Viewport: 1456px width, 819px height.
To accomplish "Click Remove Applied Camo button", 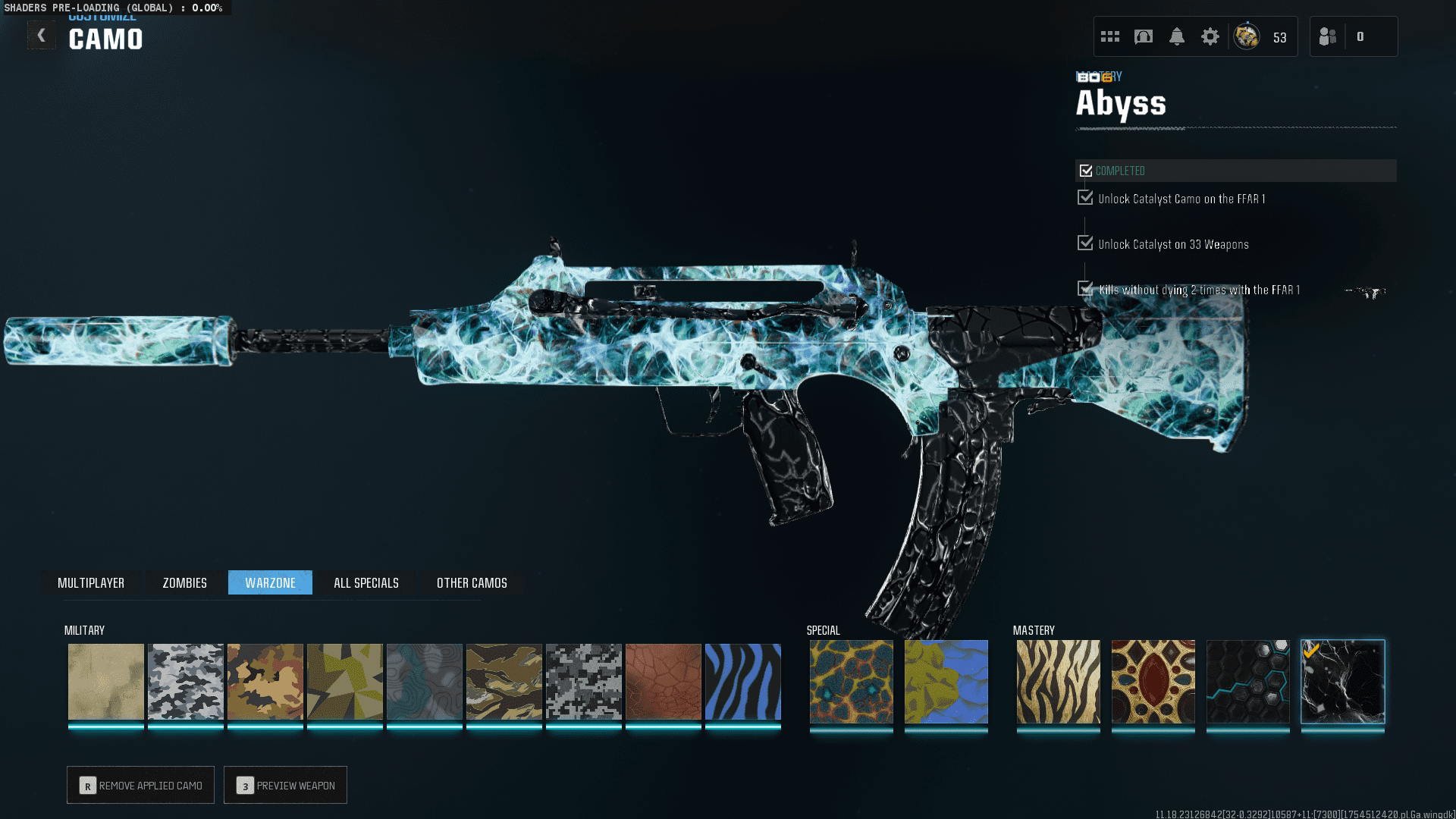I will (x=141, y=785).
